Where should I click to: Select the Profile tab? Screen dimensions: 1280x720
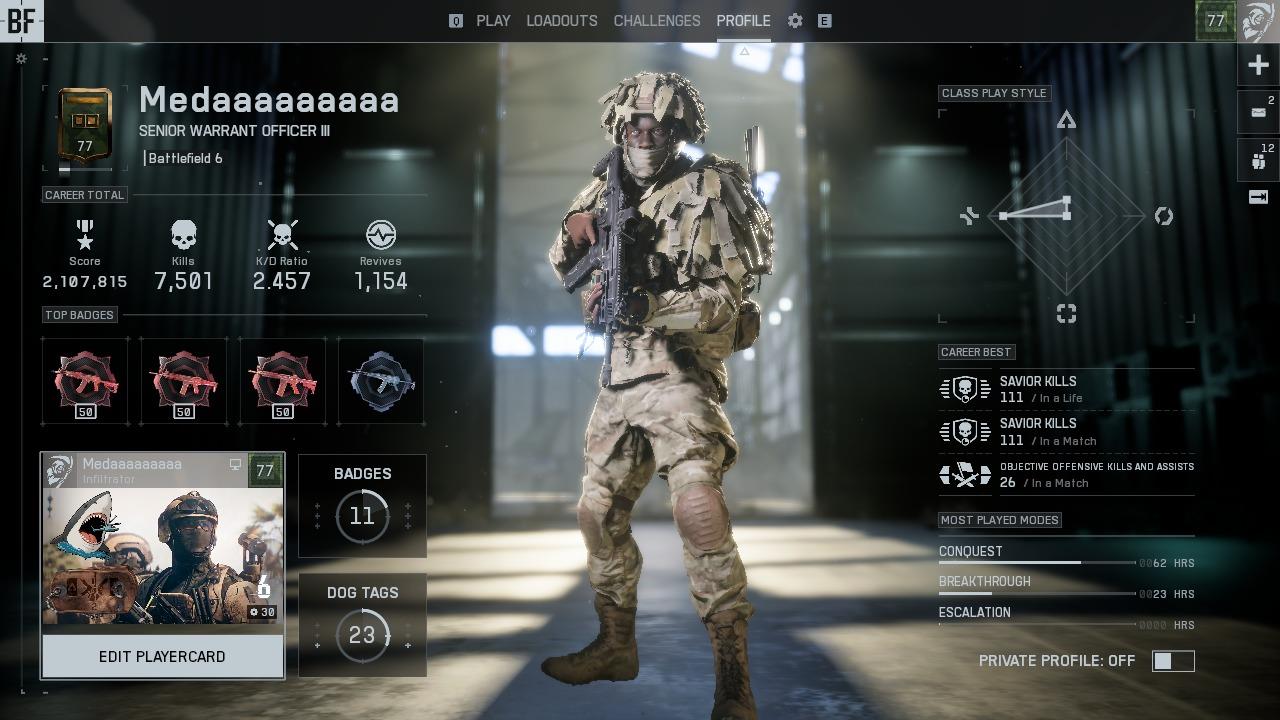tap(743, 20)
